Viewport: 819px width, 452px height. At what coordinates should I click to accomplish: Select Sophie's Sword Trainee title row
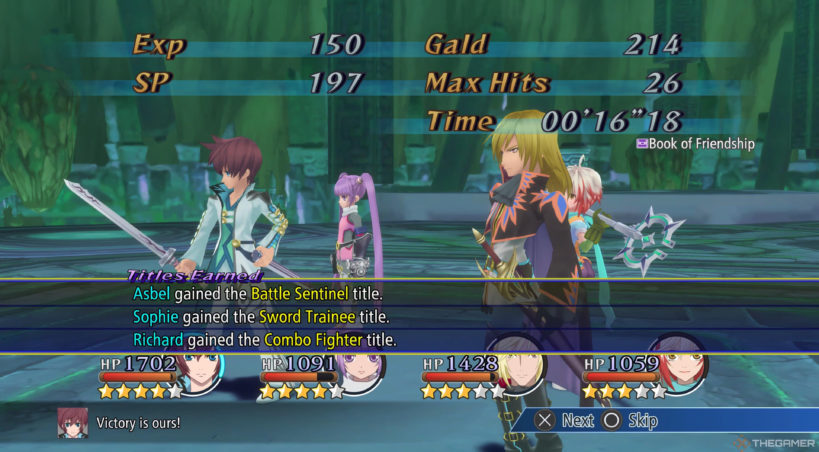[261, 317]
